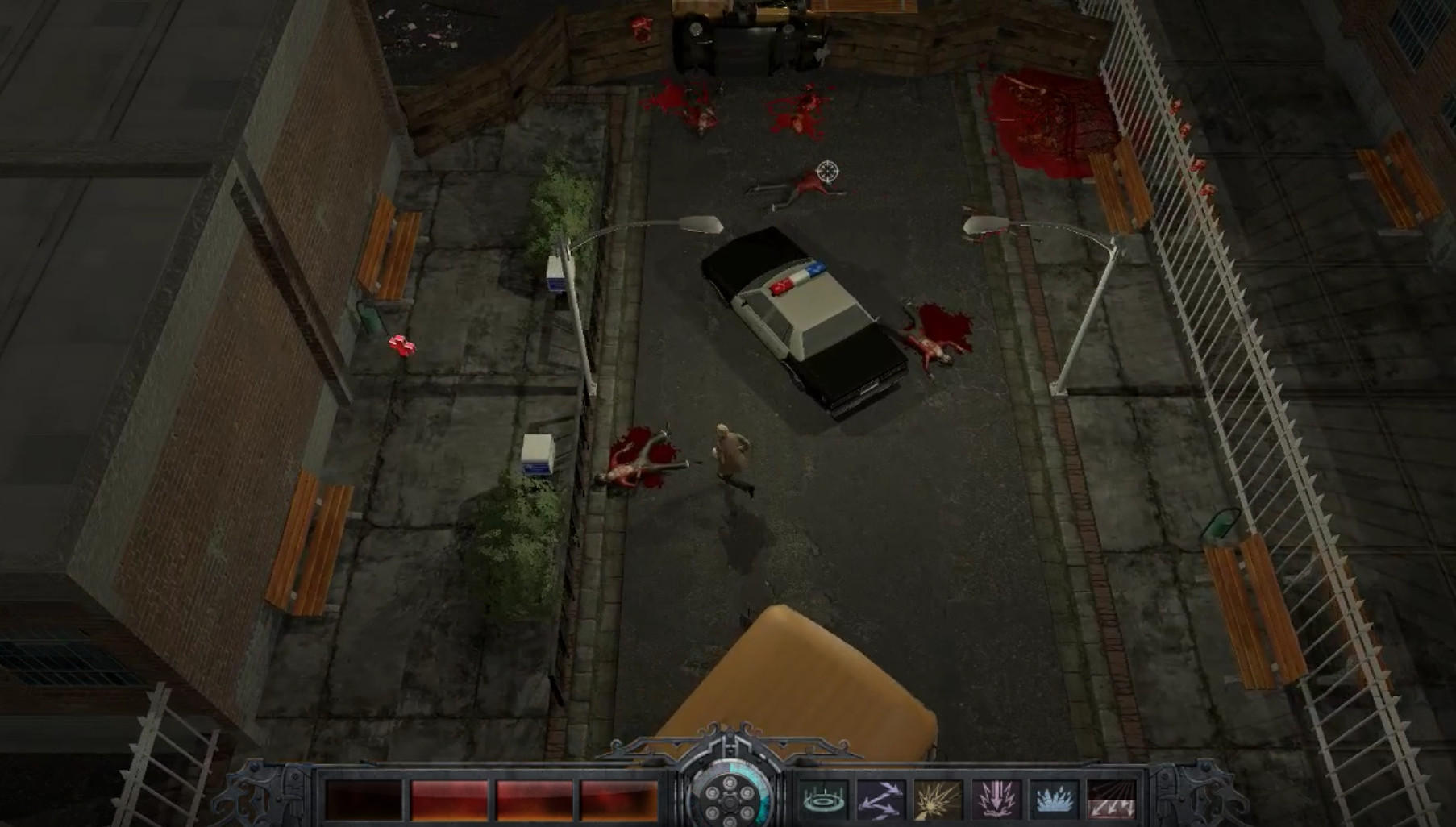Click the first red weapon slot
Image resolution: width=1456 pixels, height=827 pixels.
point(364,799)
